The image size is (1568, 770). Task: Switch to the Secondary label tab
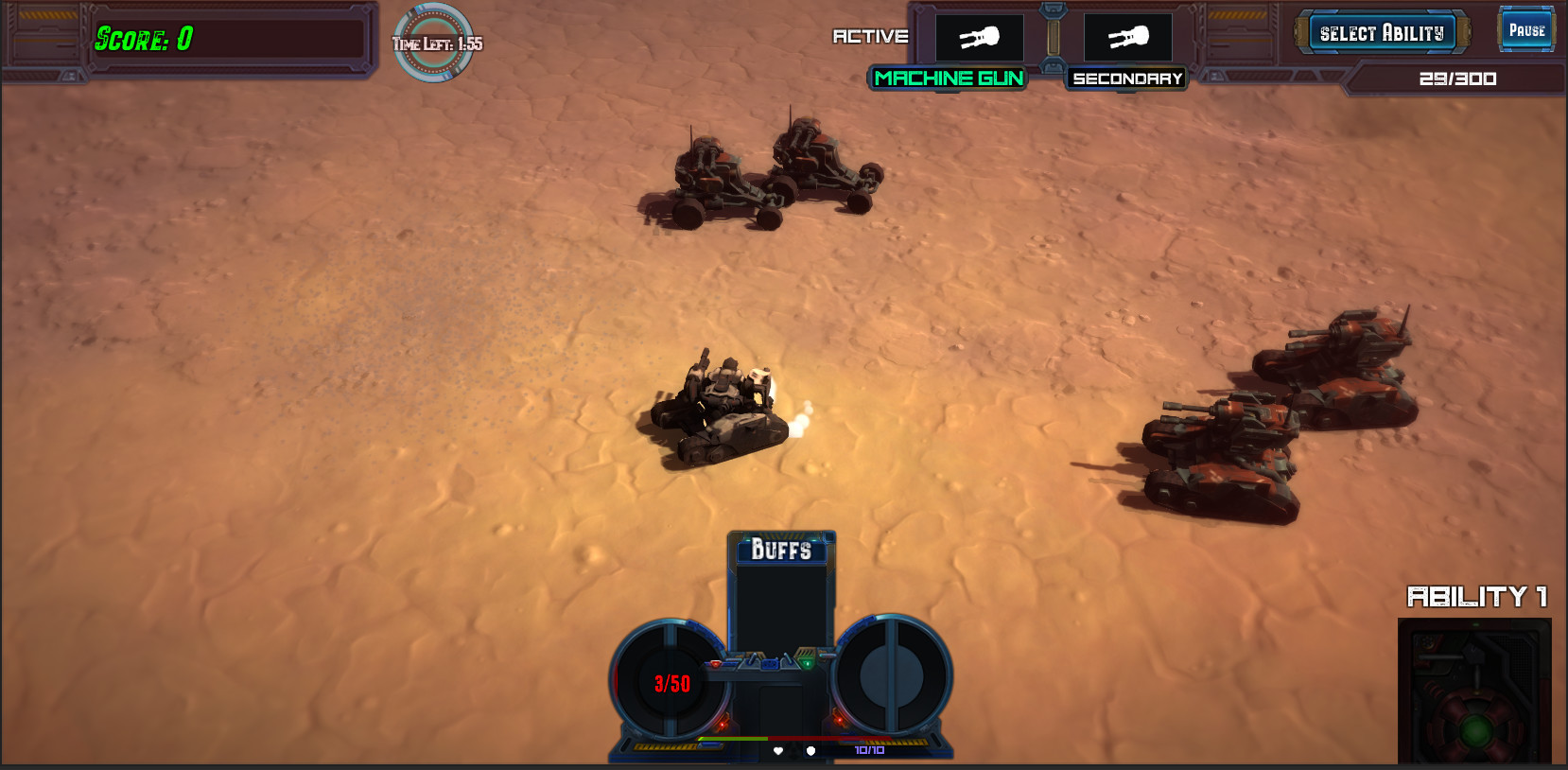(1125, 79)
